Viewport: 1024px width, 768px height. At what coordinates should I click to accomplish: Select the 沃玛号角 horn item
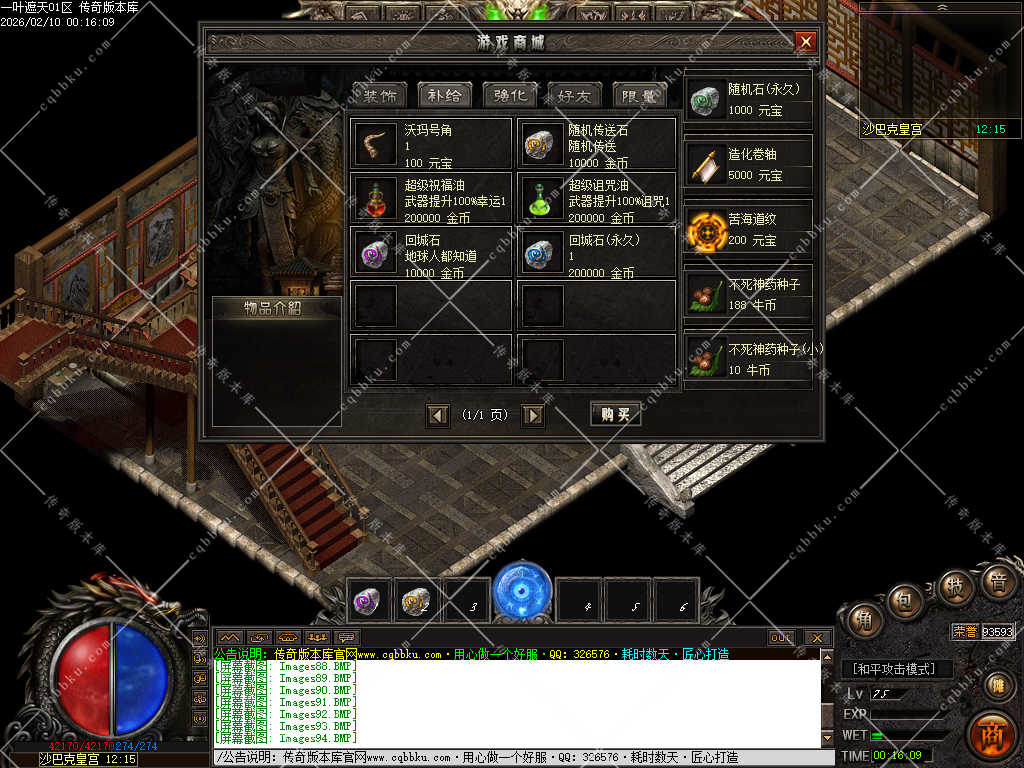[431, 145]
